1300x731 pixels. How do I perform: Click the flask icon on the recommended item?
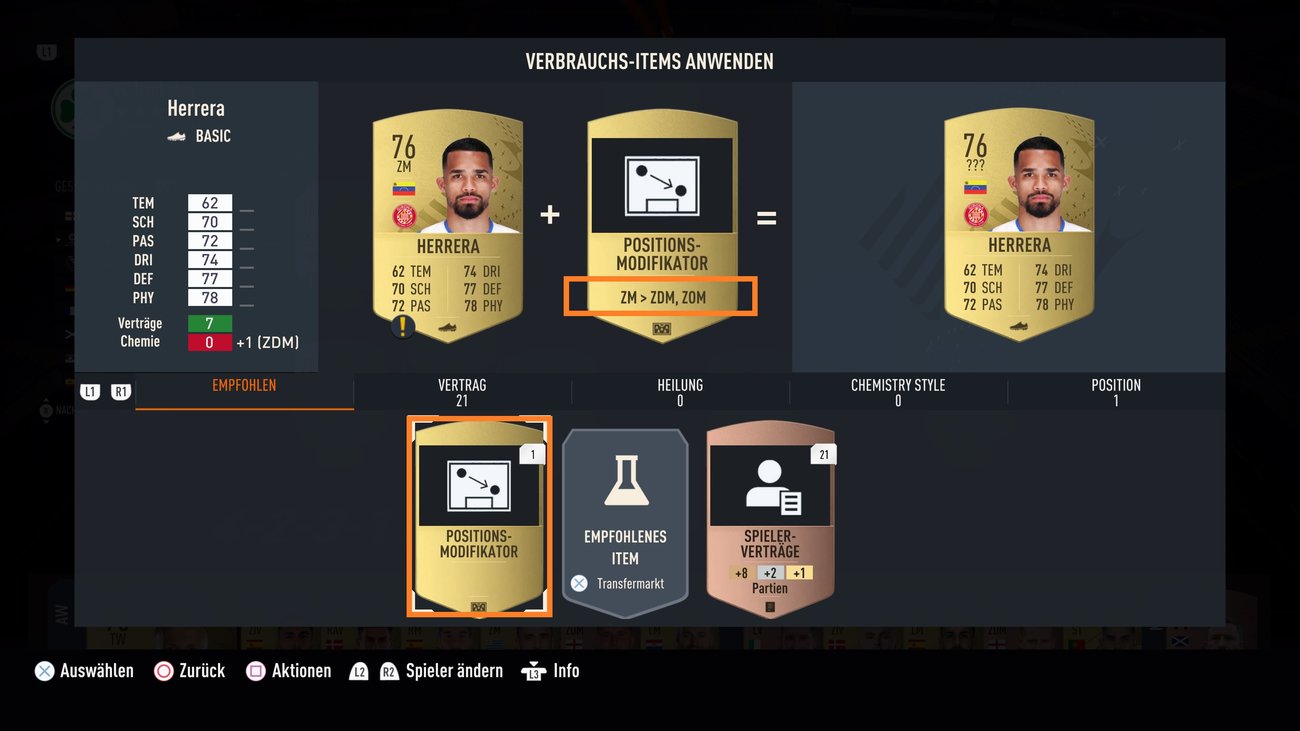(624, 480)
